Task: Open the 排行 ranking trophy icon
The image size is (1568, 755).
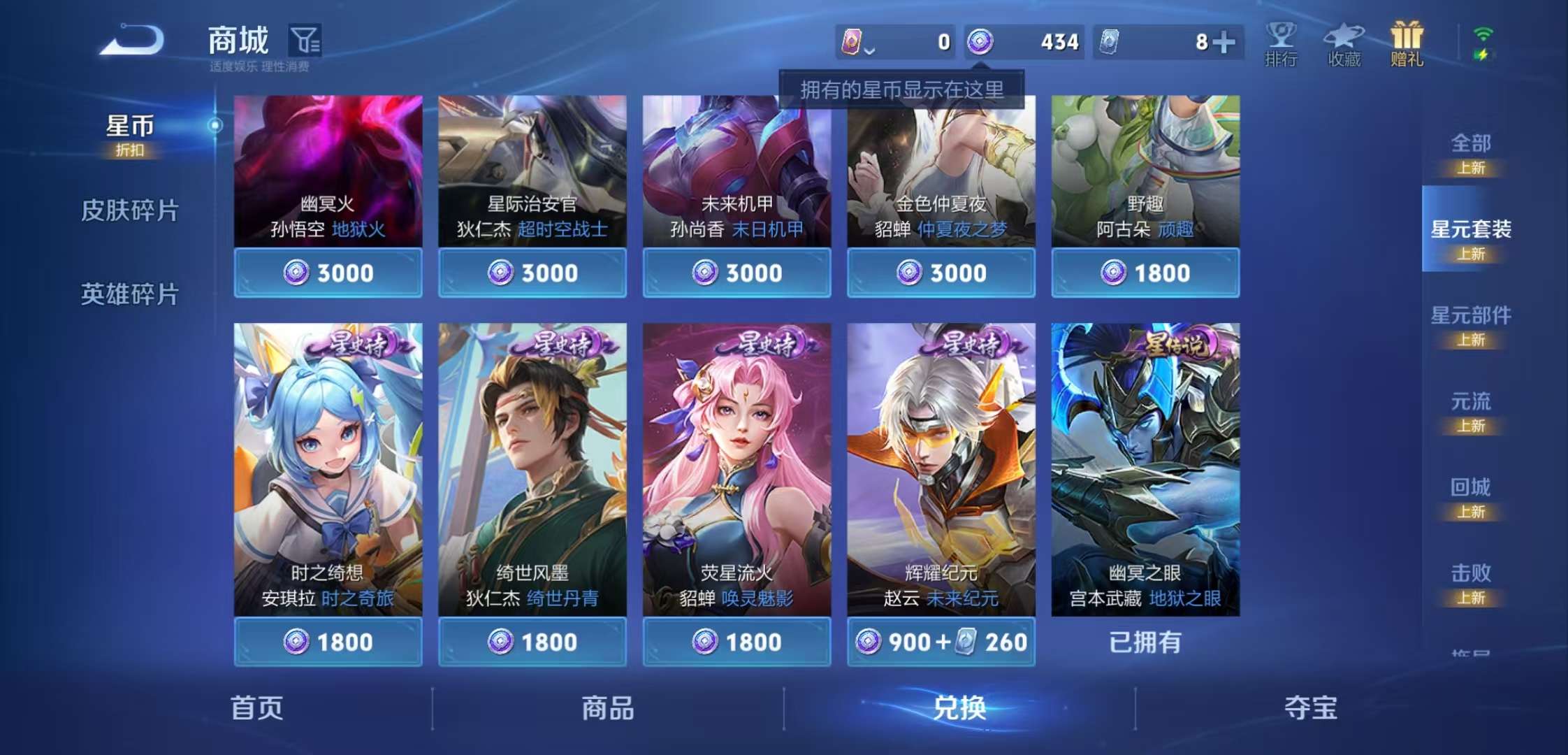Action: (1282, 42)
